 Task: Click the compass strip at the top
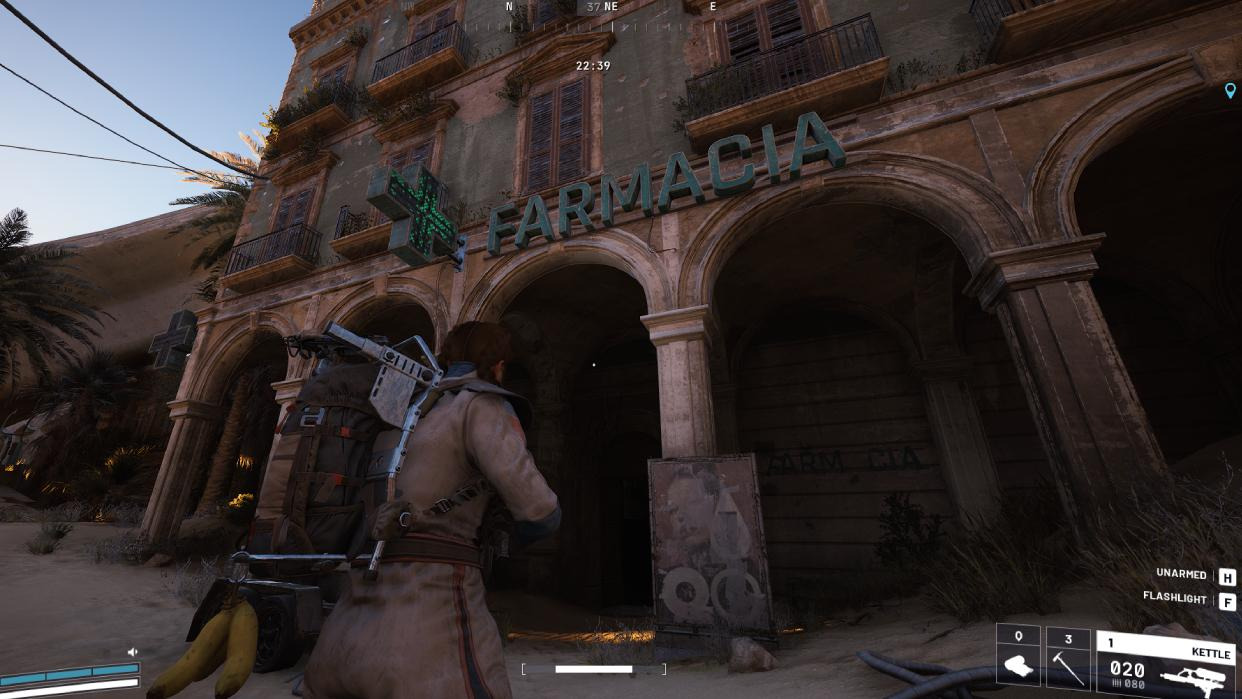pyautogui.click(x=610, y=7)
